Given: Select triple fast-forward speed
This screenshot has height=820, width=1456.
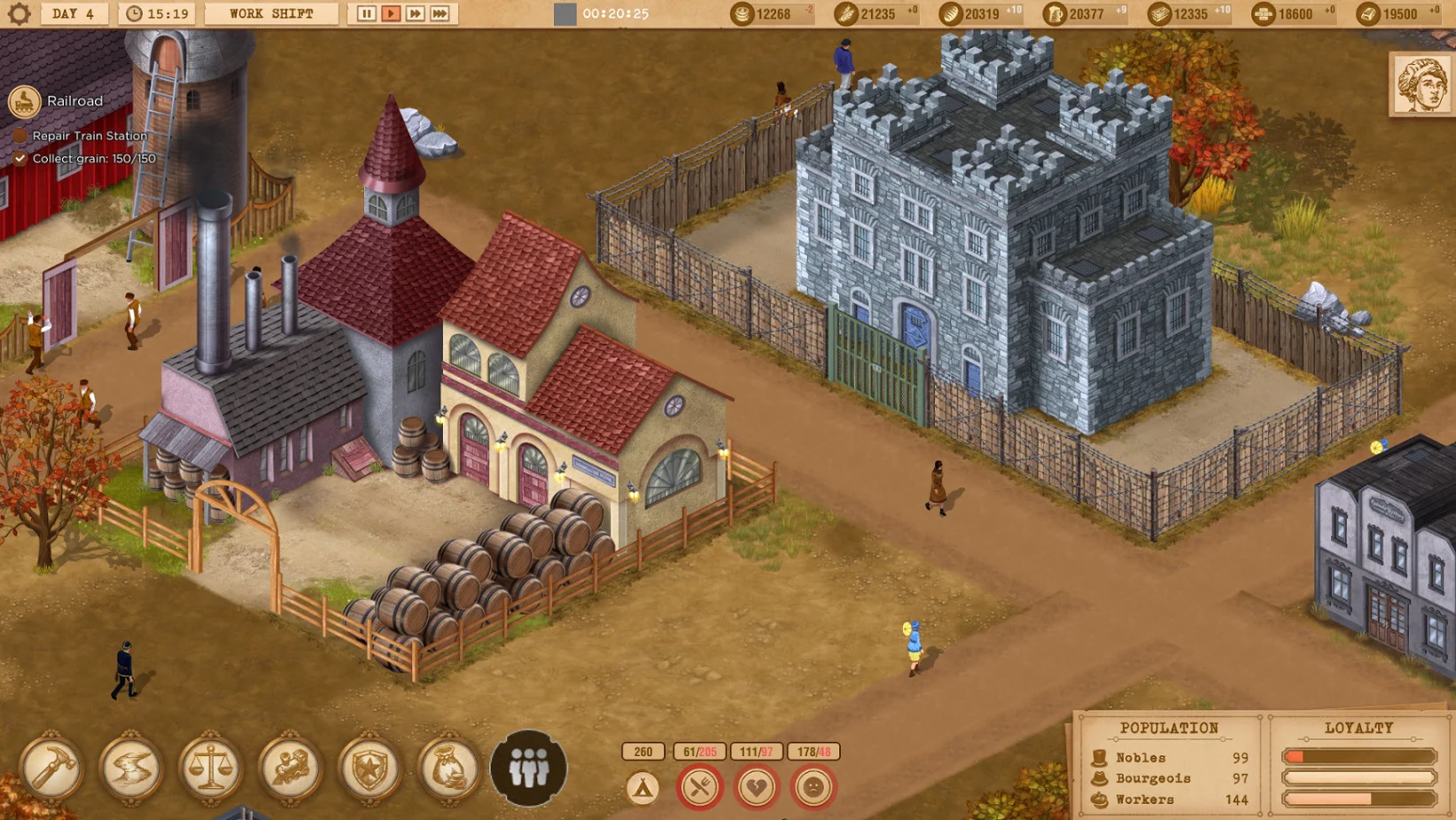Looking at the screenshot, I should coord(440,13).
